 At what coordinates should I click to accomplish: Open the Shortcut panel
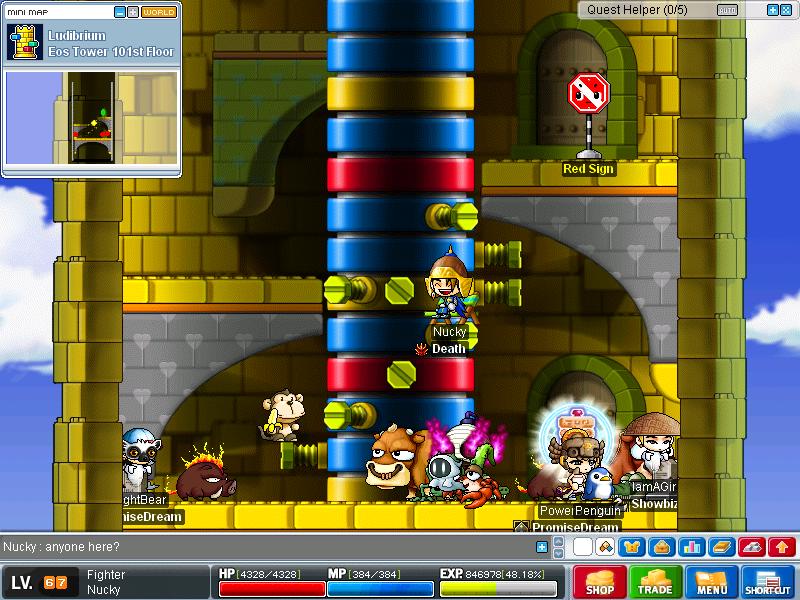768,581
